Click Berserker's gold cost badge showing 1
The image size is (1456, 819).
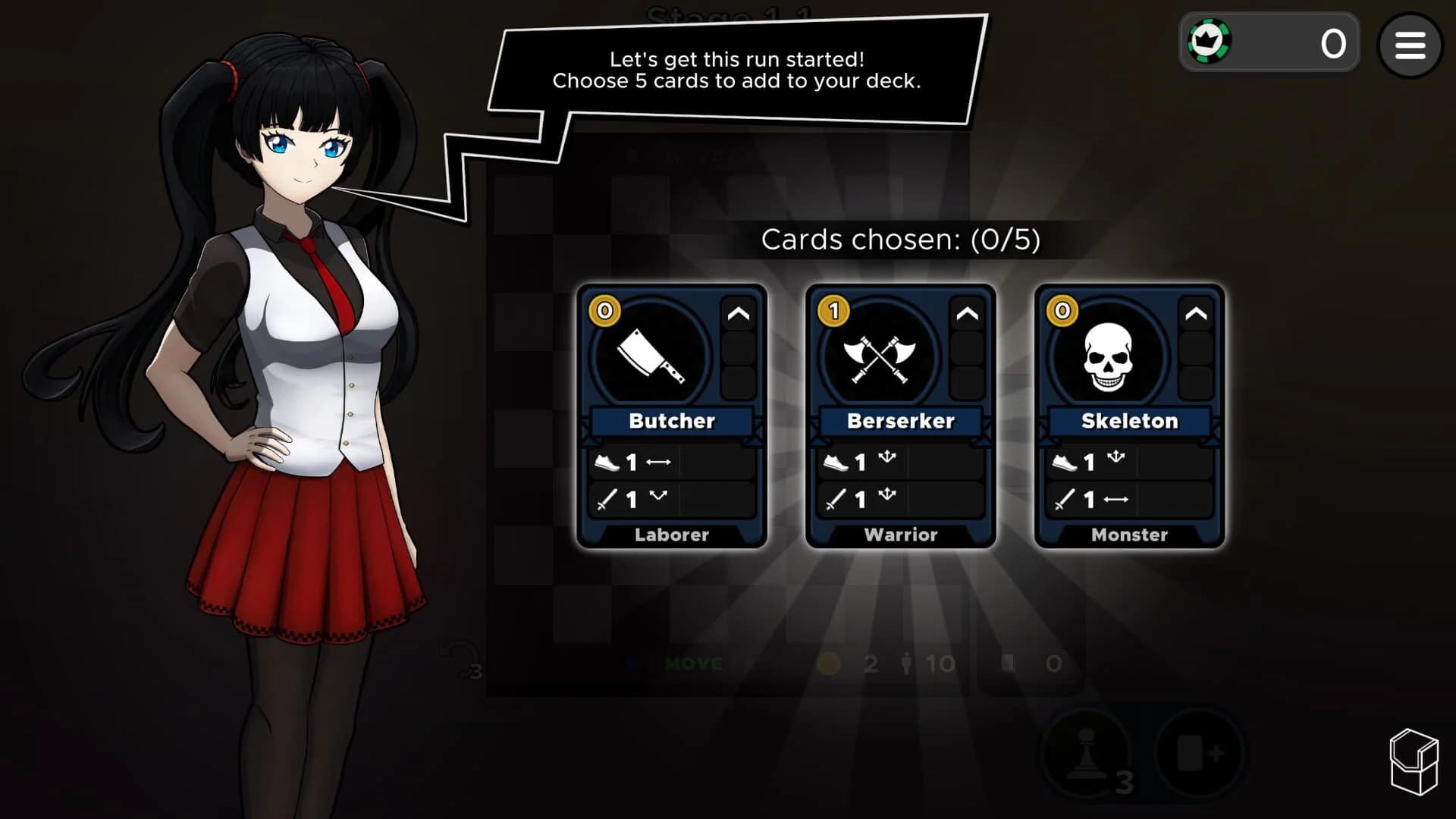coord(833,311)
